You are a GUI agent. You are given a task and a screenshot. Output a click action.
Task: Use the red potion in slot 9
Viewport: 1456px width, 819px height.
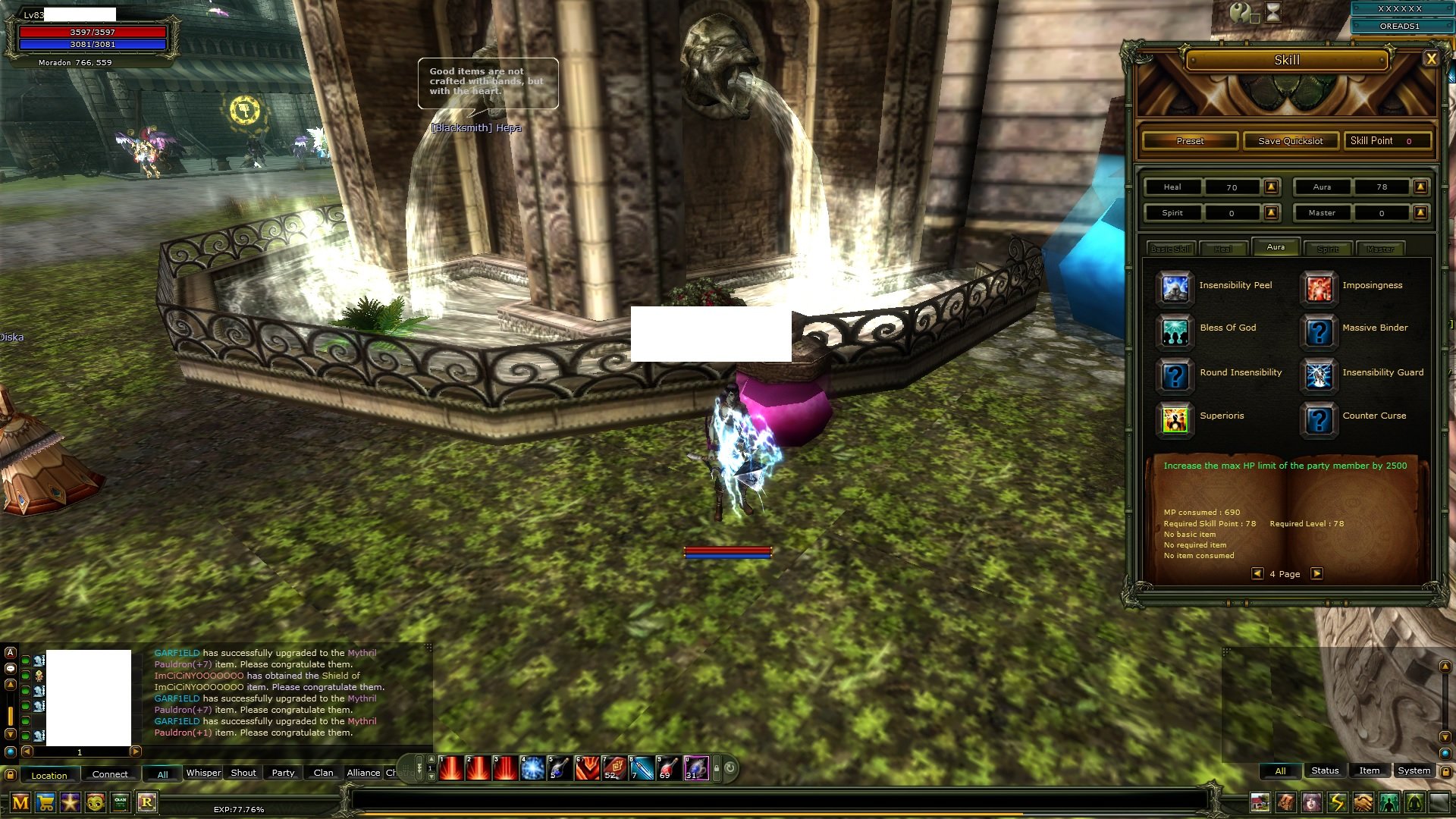pos(669,768)
